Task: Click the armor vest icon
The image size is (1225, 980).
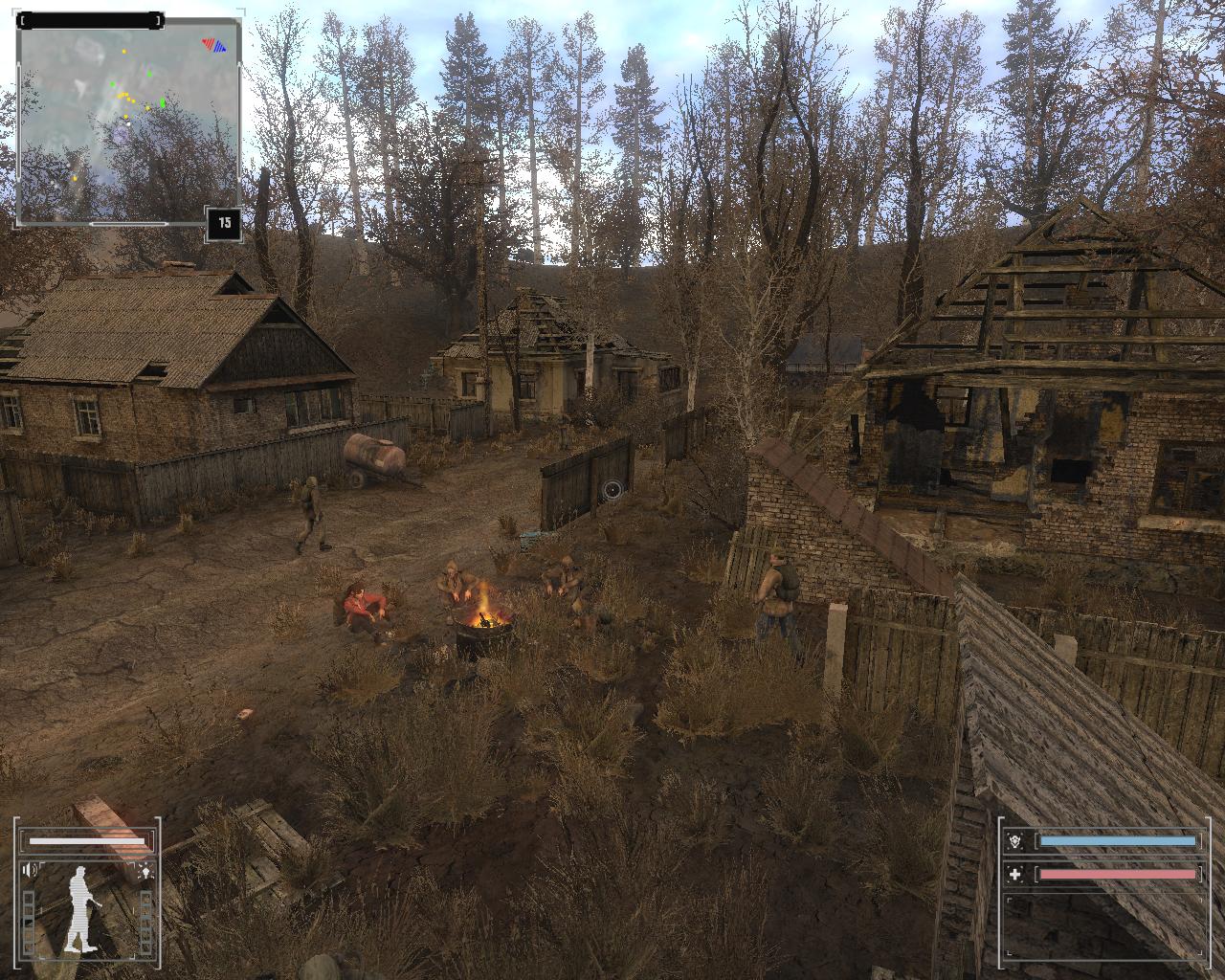Action: 1015,841
